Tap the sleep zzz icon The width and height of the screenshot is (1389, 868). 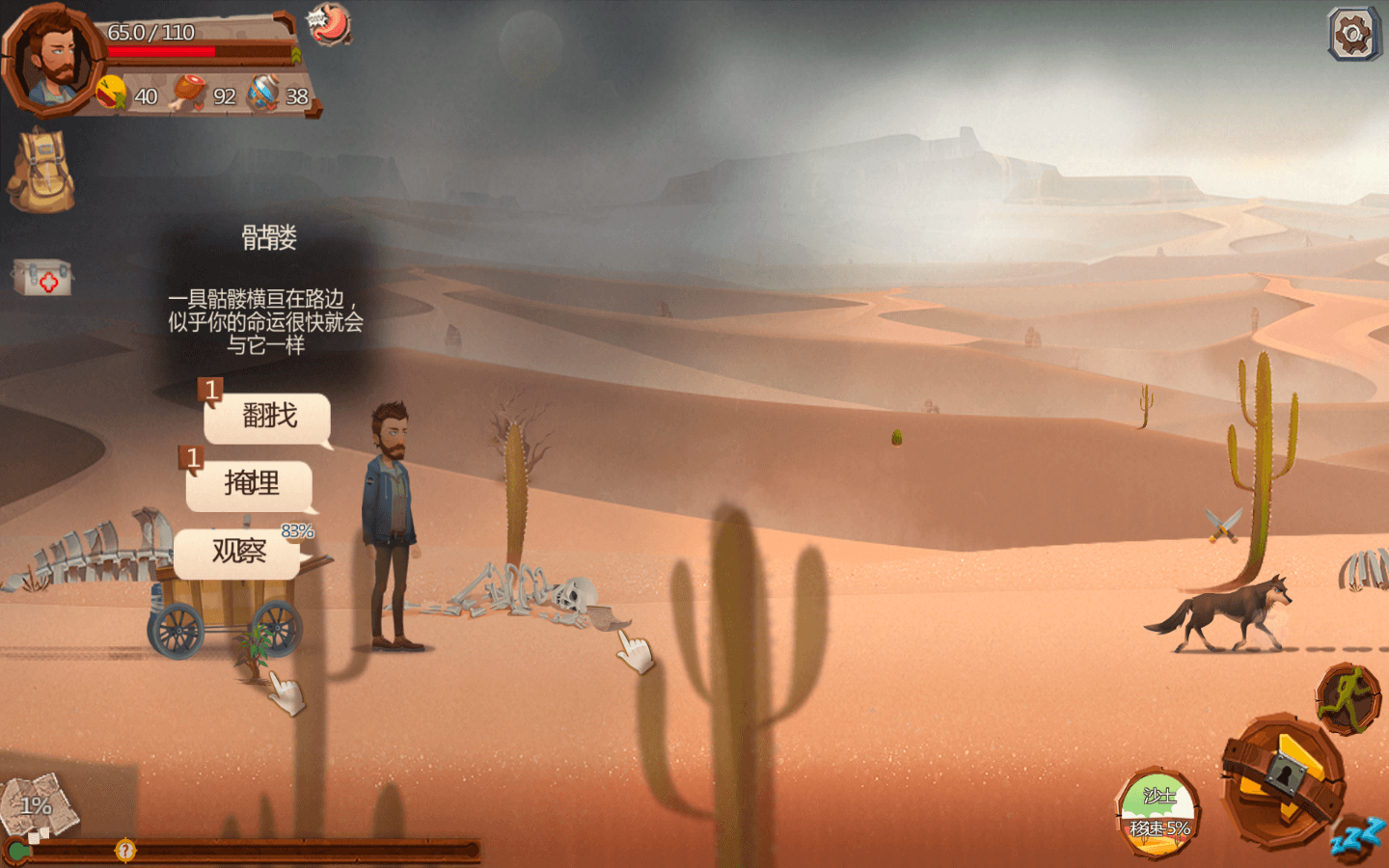[1358, 836]
